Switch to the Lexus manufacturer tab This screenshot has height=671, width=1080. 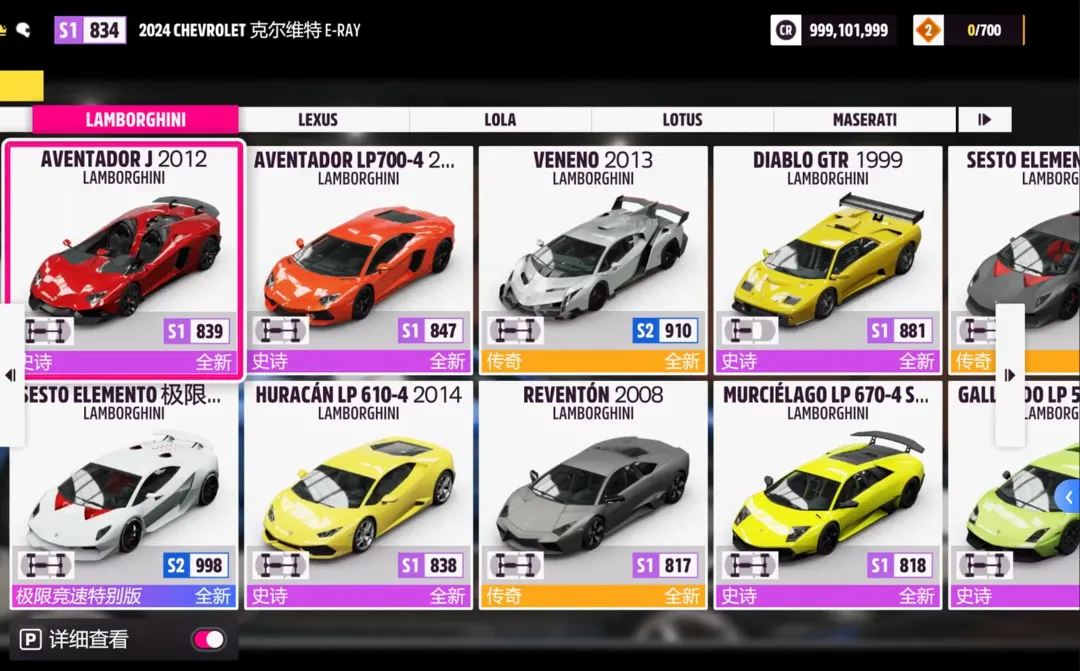pyautogui.click(x=318, y=120)
